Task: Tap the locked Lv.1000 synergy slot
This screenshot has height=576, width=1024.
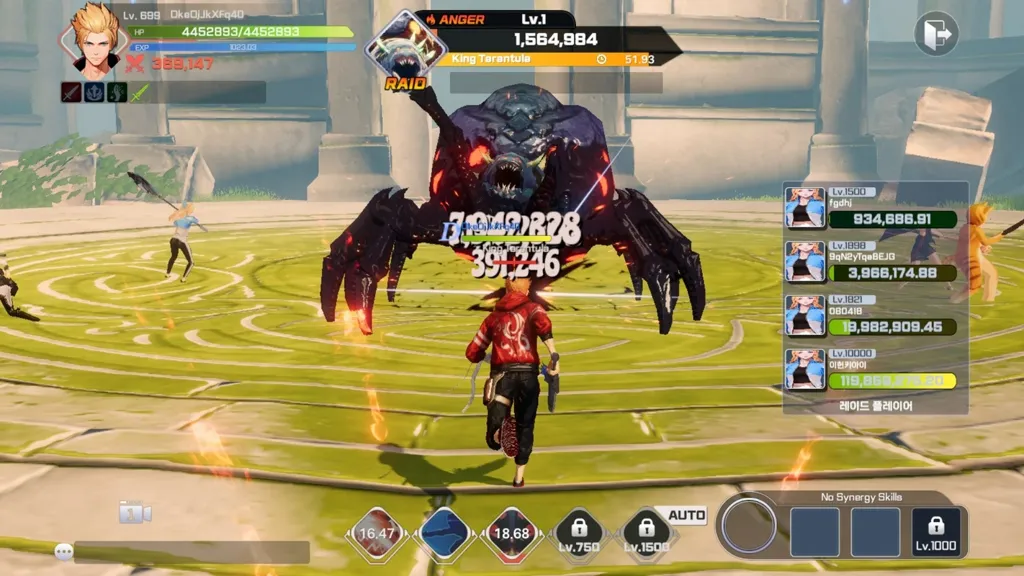Action: [x=936, y=532]
